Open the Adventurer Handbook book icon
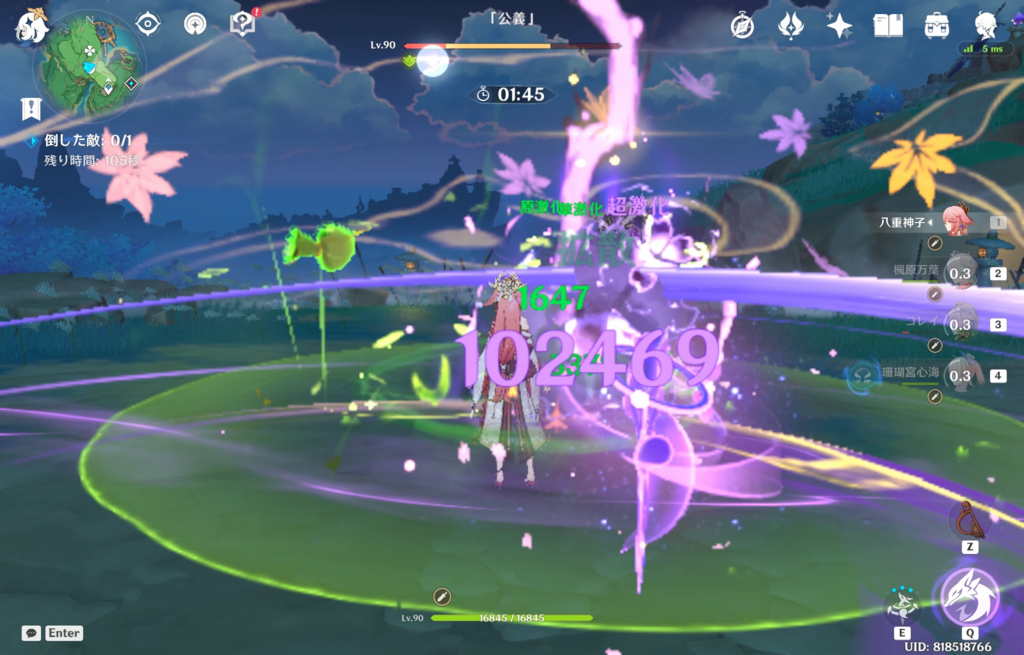Screen dimensions: 1024x655 tap(888, 25)
